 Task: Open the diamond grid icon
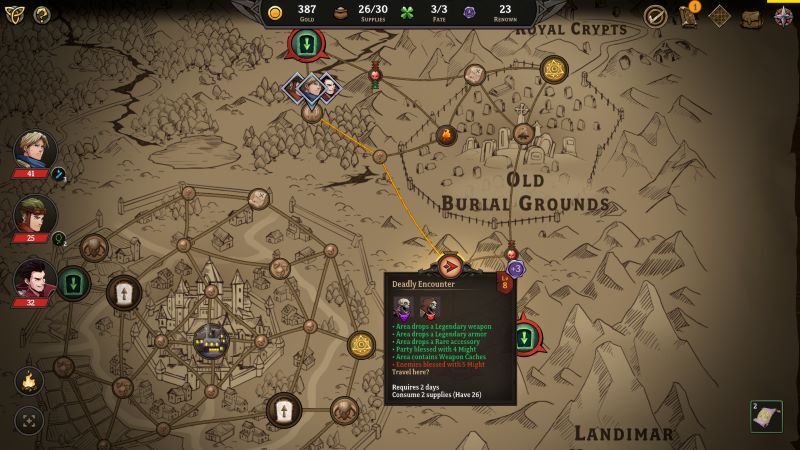coord(719,16)
